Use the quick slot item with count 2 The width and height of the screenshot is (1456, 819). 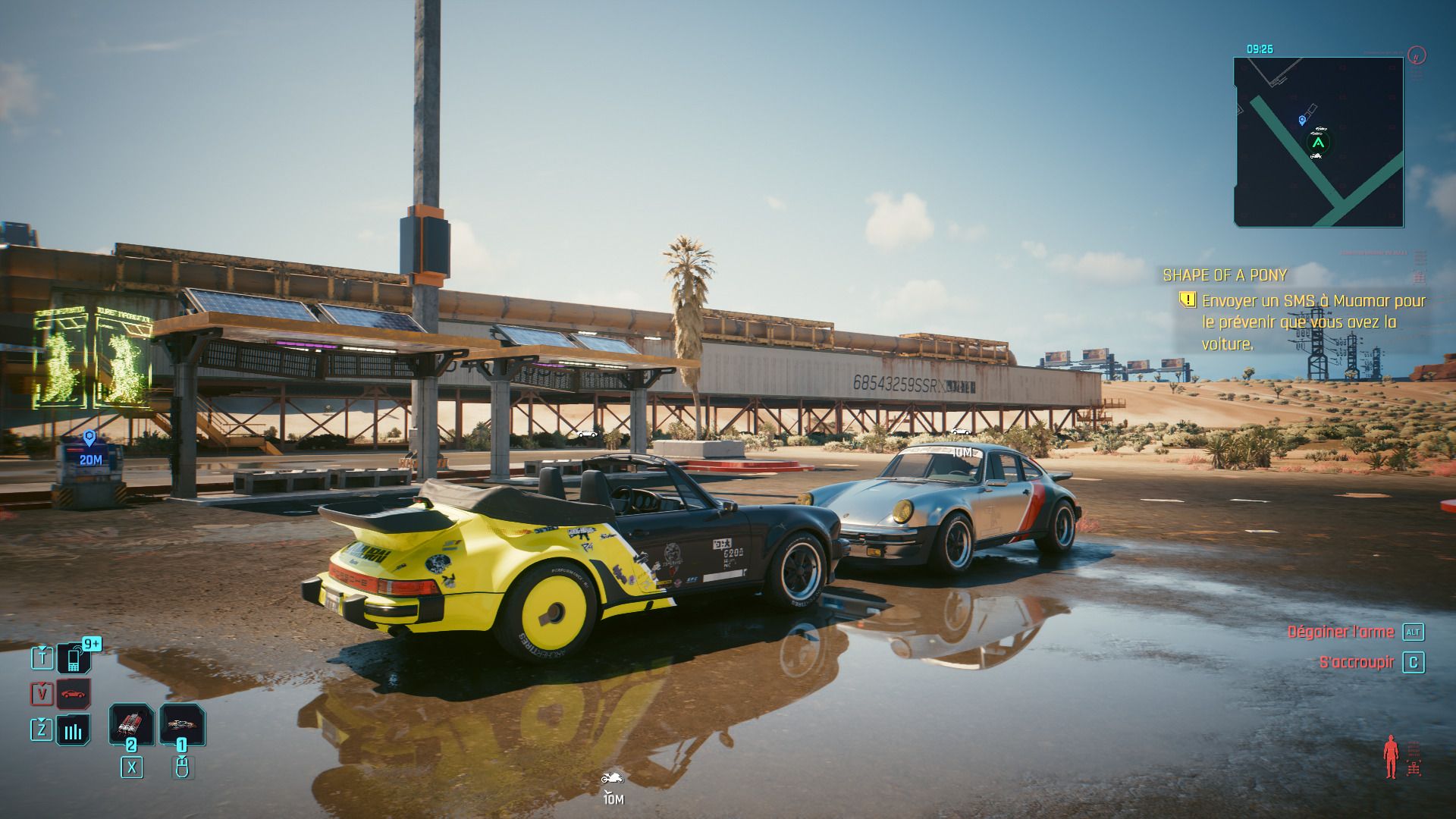coord(131,725)
